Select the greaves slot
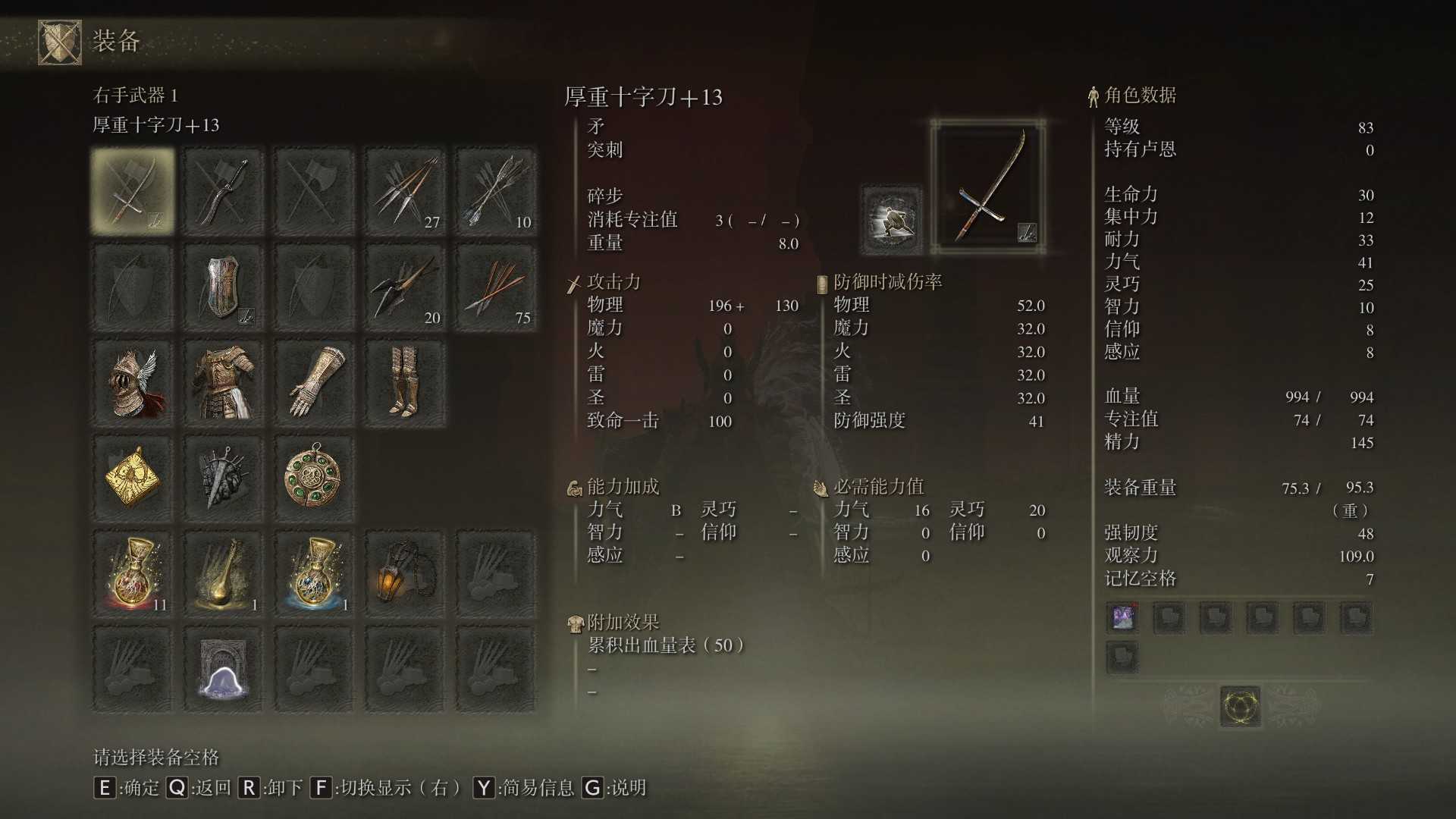 pyautogui.click(x=405, y=383)
